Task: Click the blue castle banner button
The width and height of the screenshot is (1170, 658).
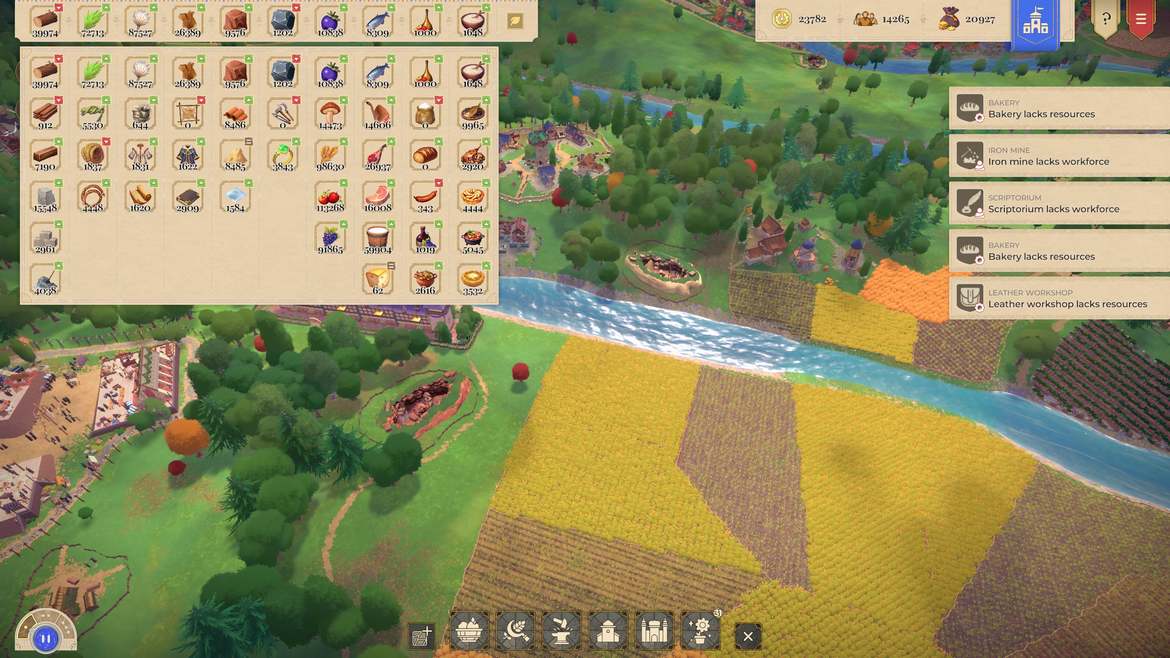Action: click(1035, 21)
